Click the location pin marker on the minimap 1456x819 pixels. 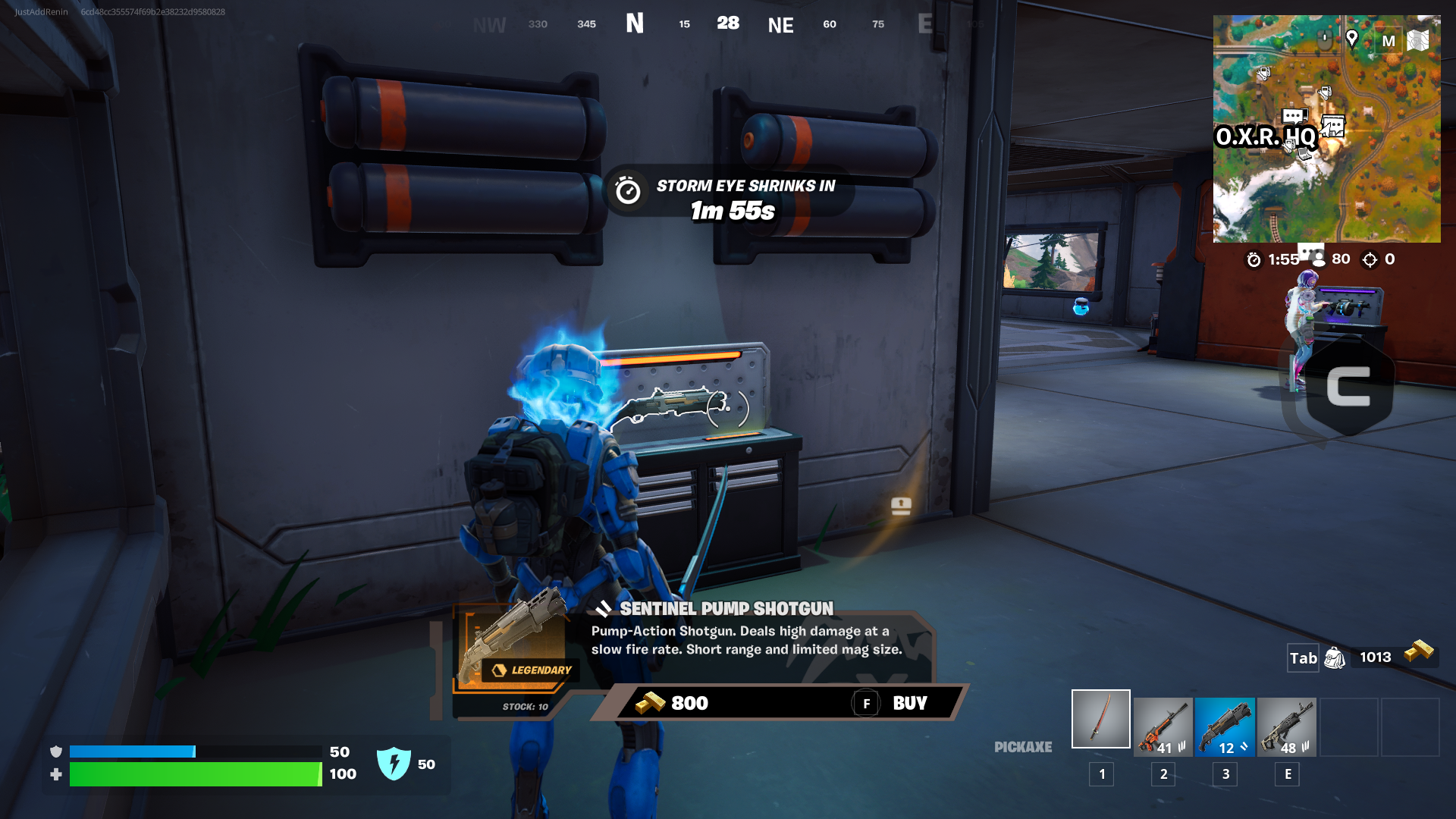click(1351, 39)
